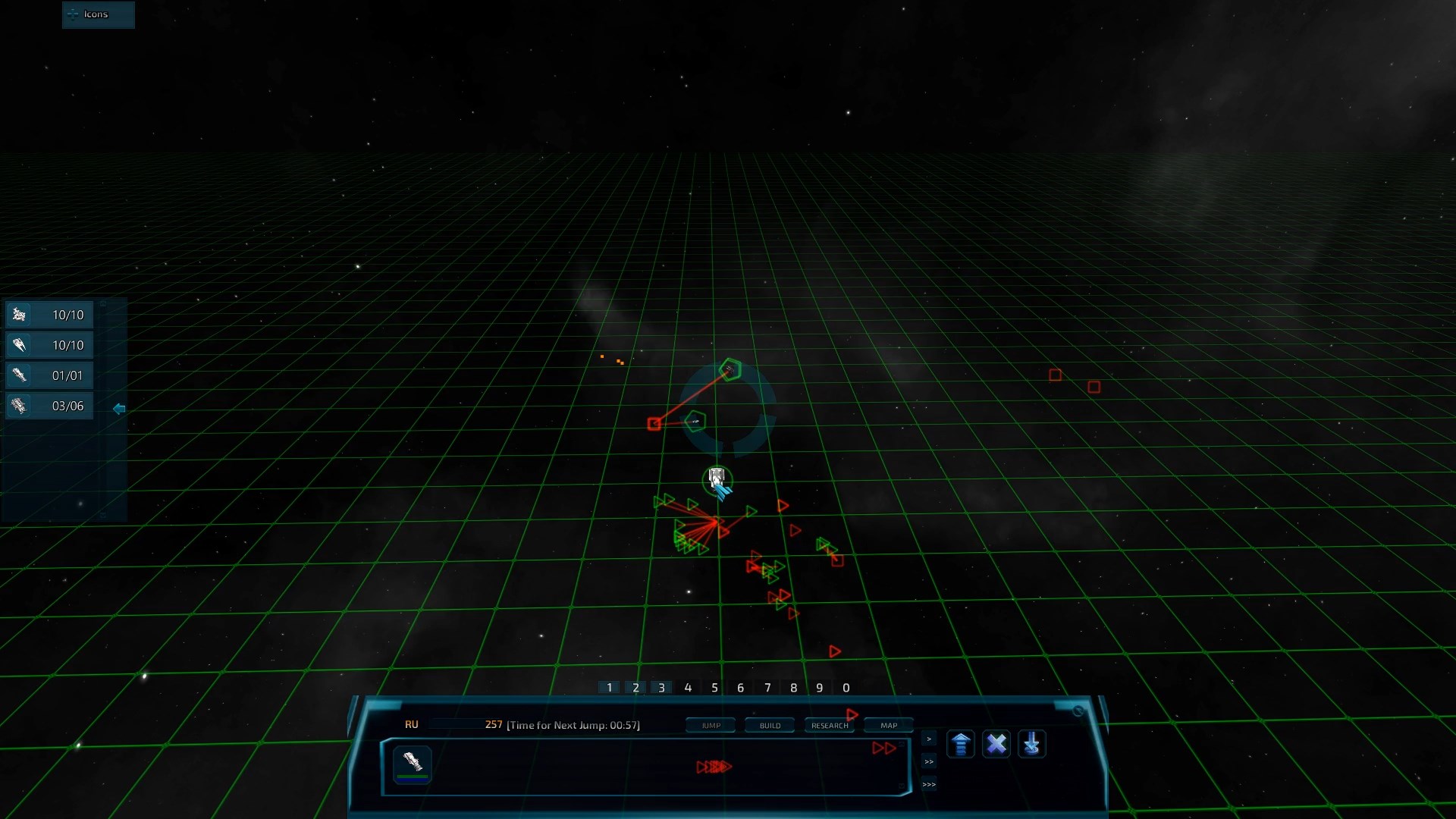Screen dimensions: 1456x819
Task: Click the blue down-arrow command icon
Action: coord(1031,744)
